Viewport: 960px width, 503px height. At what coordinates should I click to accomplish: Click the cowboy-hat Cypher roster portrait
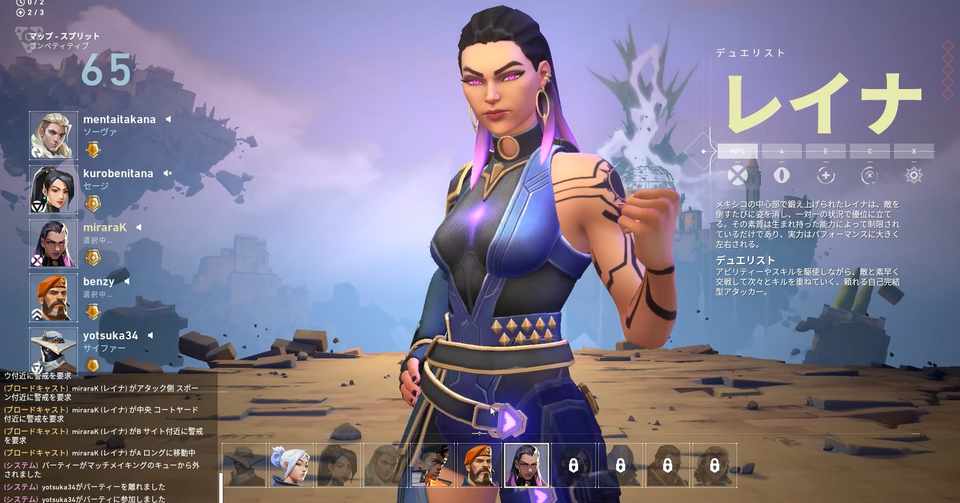(x=244, y=465)
